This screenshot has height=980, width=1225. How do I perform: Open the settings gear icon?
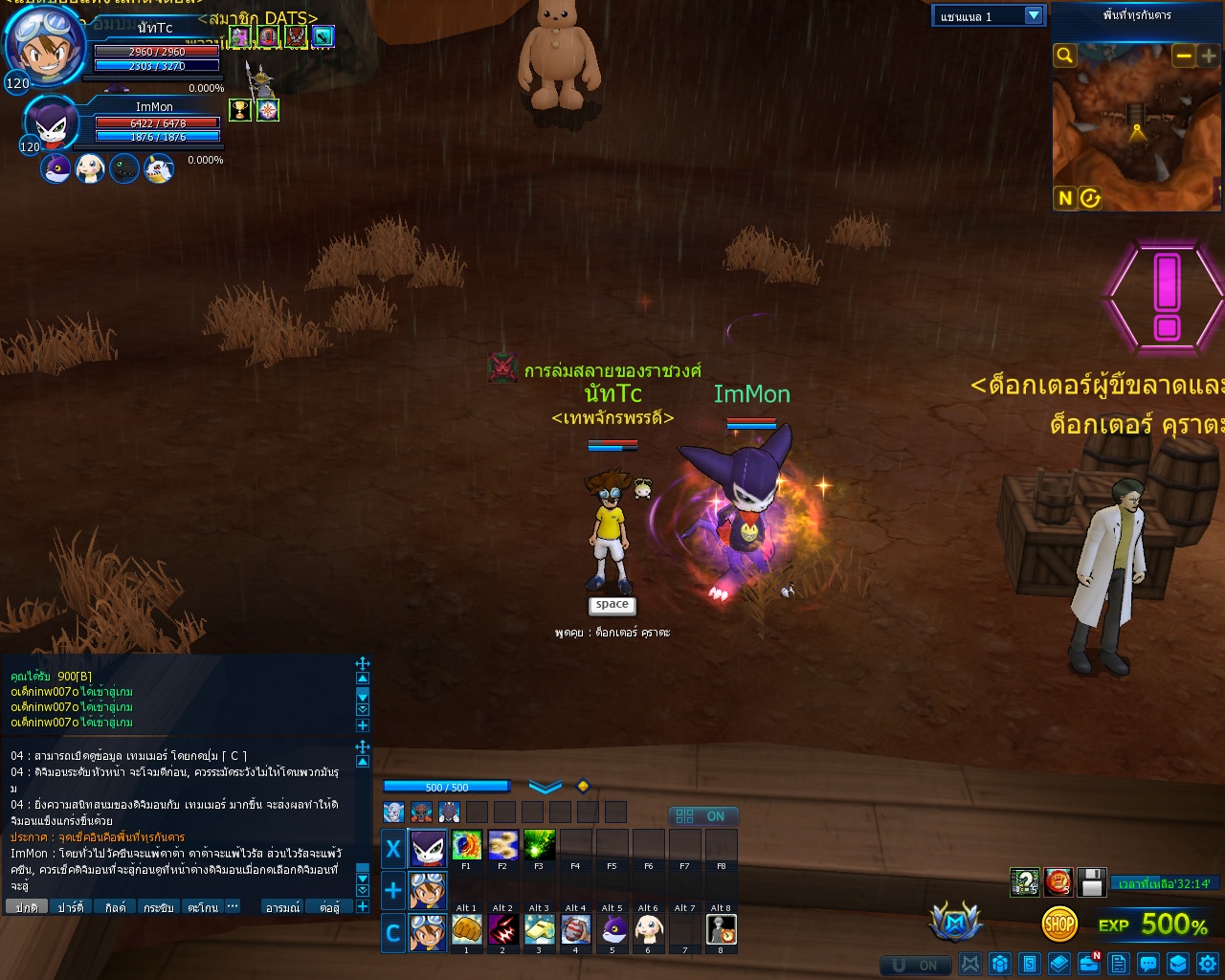1208,964
